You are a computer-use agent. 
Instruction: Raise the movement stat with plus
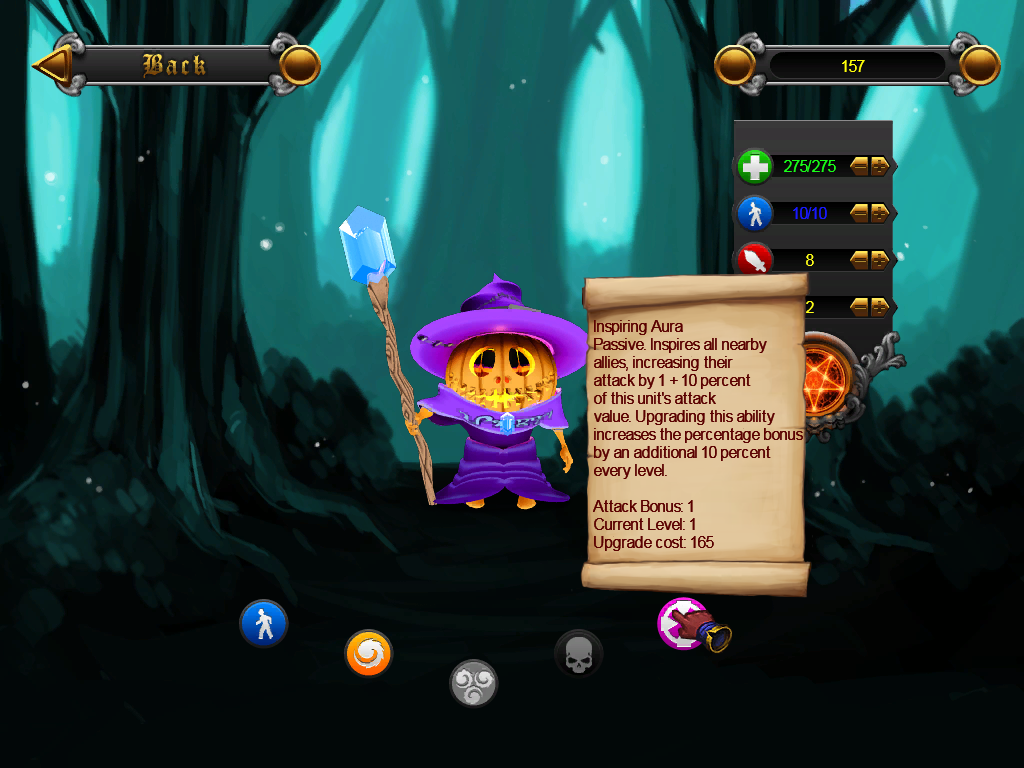pos(880,213)
